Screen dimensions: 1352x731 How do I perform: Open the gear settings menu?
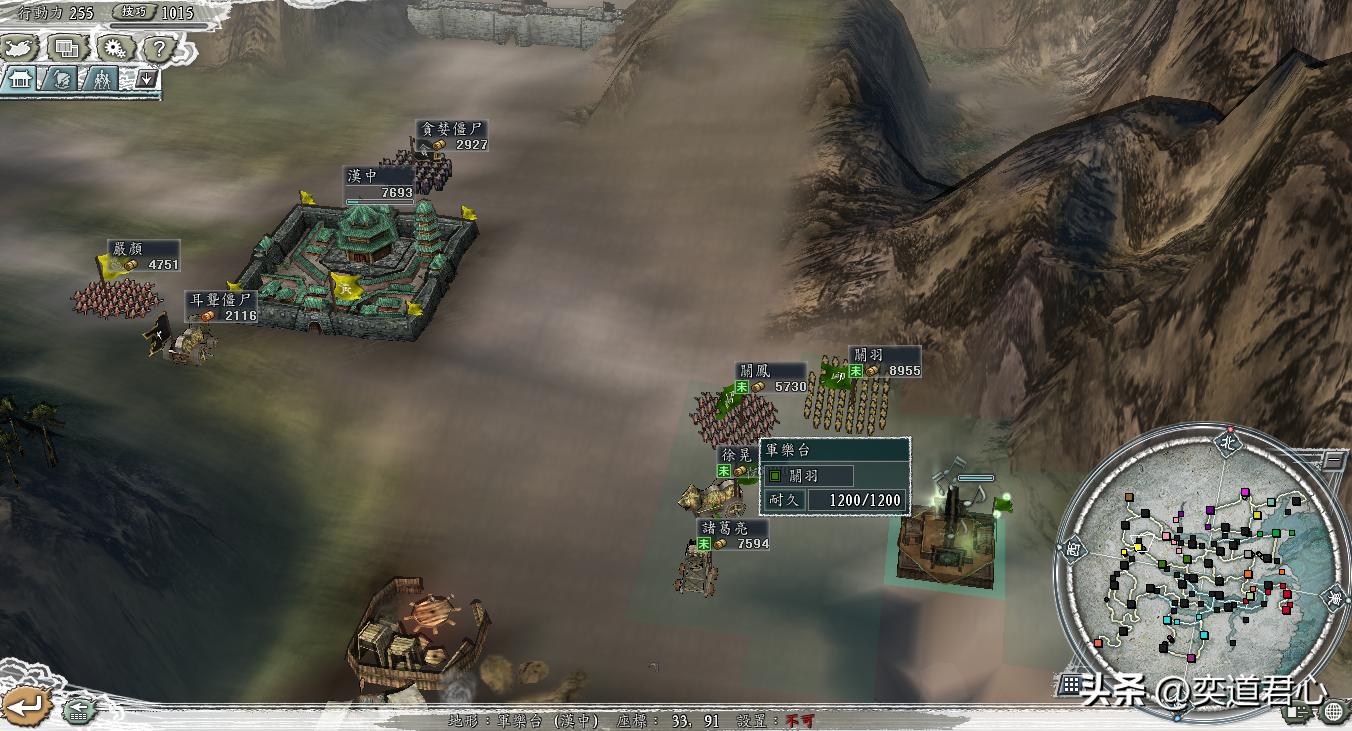coord(115,47)
